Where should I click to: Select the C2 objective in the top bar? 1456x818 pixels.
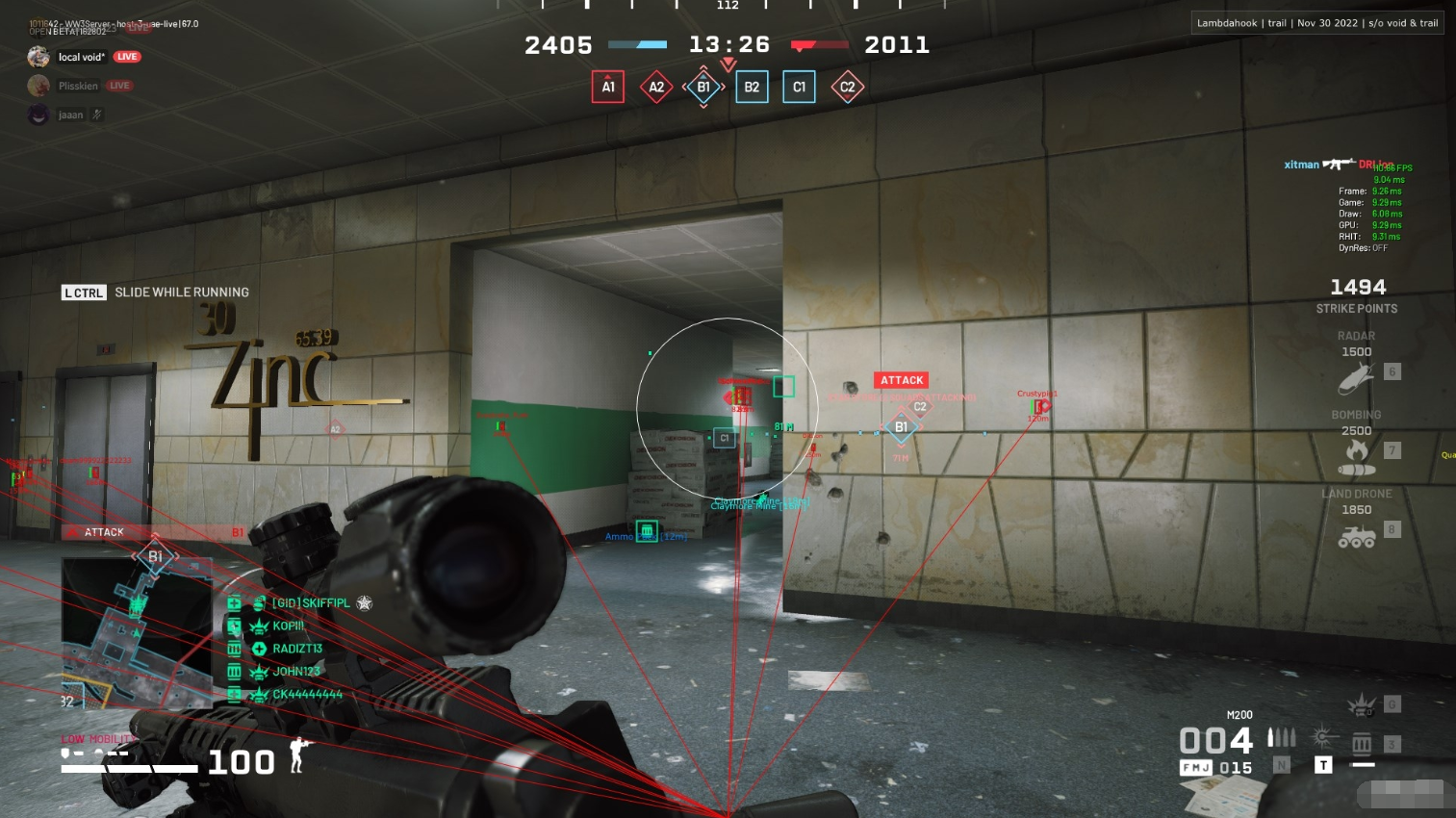pos(847,87)
